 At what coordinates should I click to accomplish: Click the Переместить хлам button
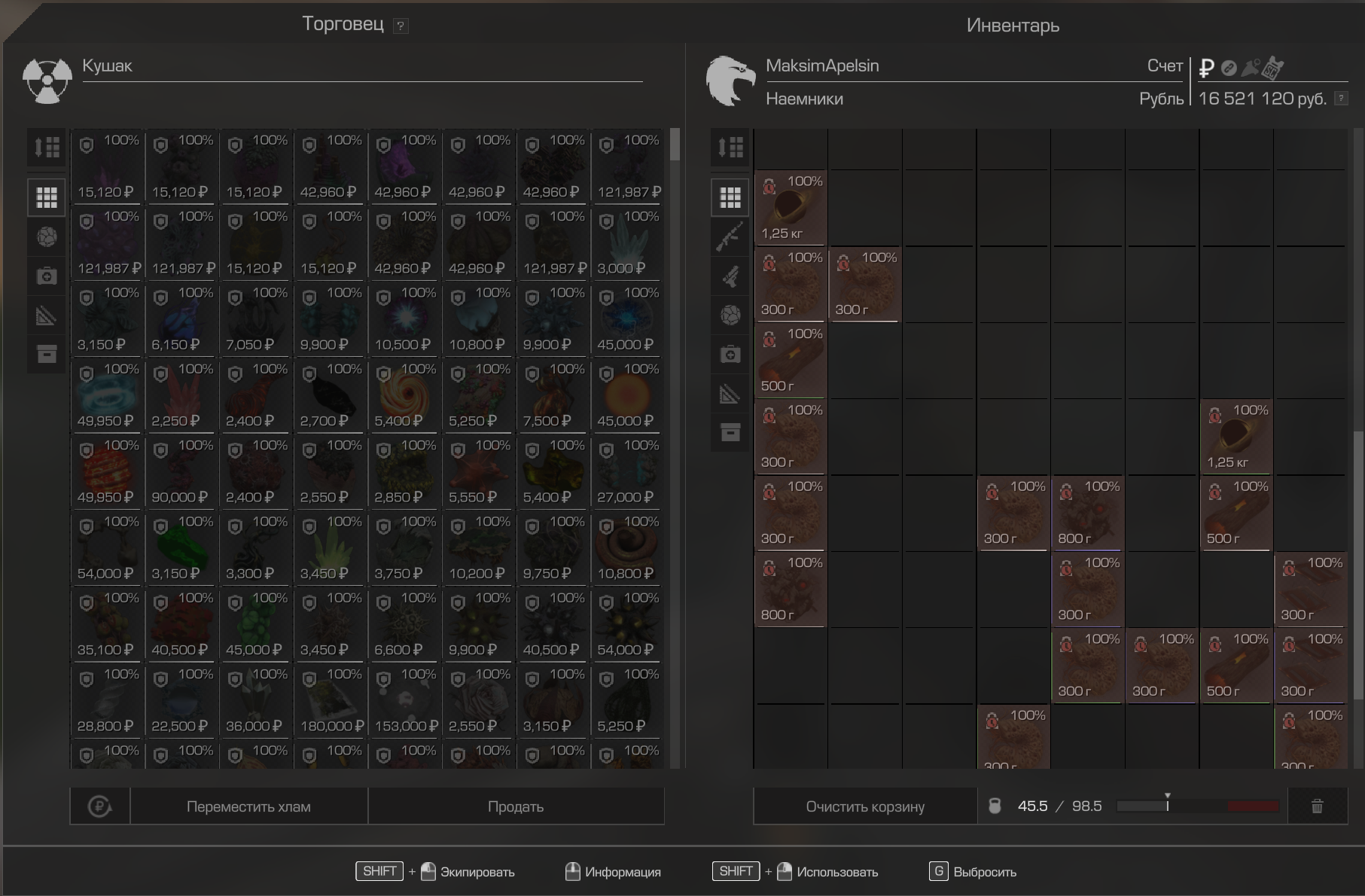point(248,806)
